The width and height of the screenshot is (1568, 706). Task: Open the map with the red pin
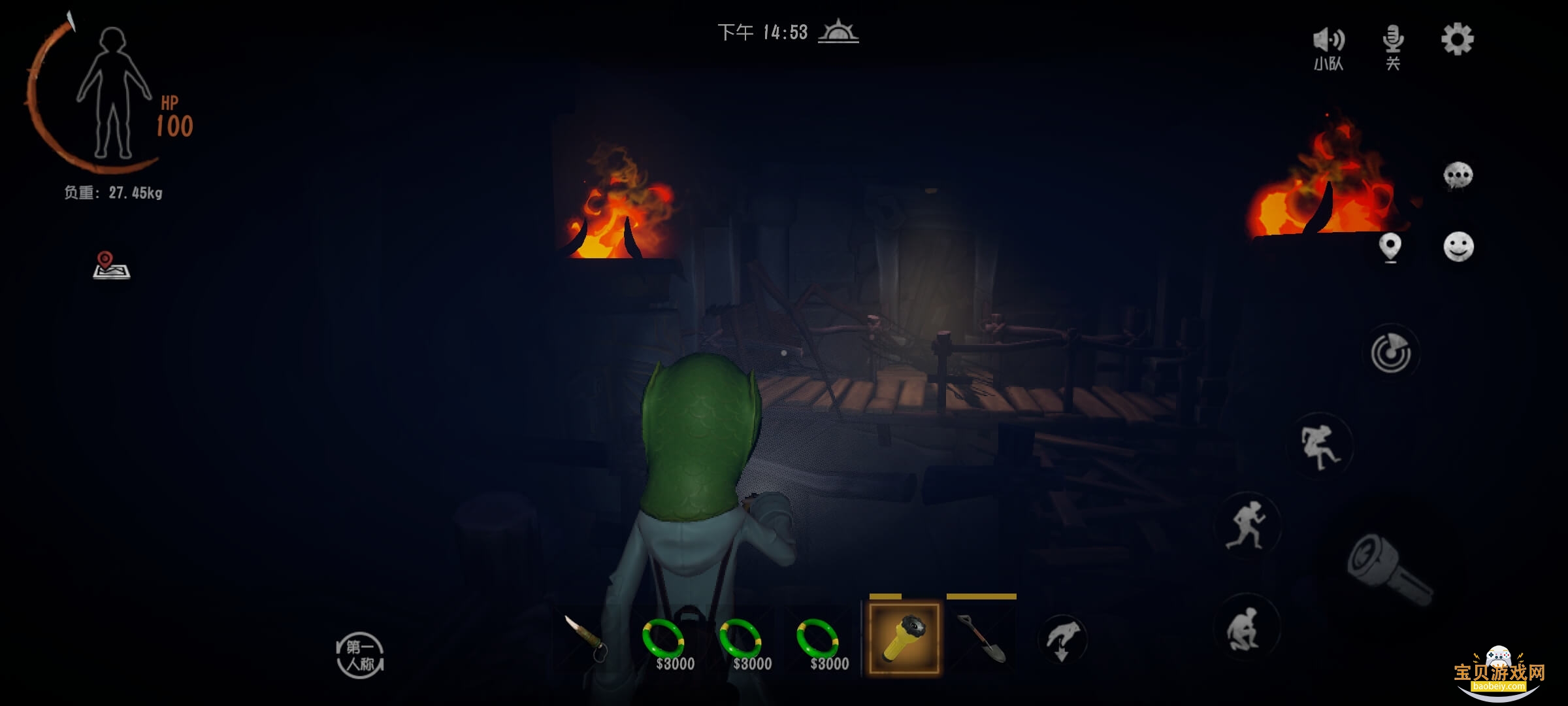111,265
